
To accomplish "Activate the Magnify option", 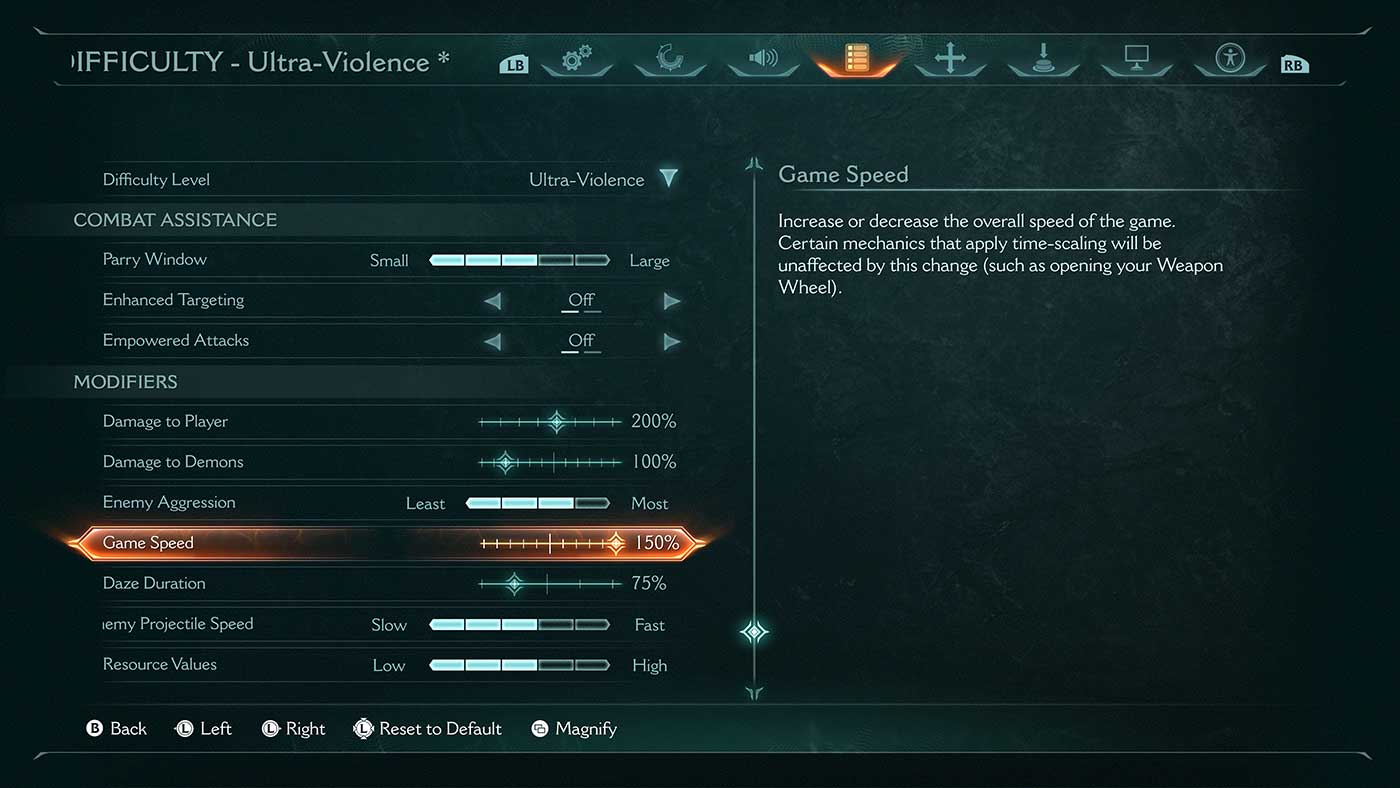I will [x=574, y=728].
